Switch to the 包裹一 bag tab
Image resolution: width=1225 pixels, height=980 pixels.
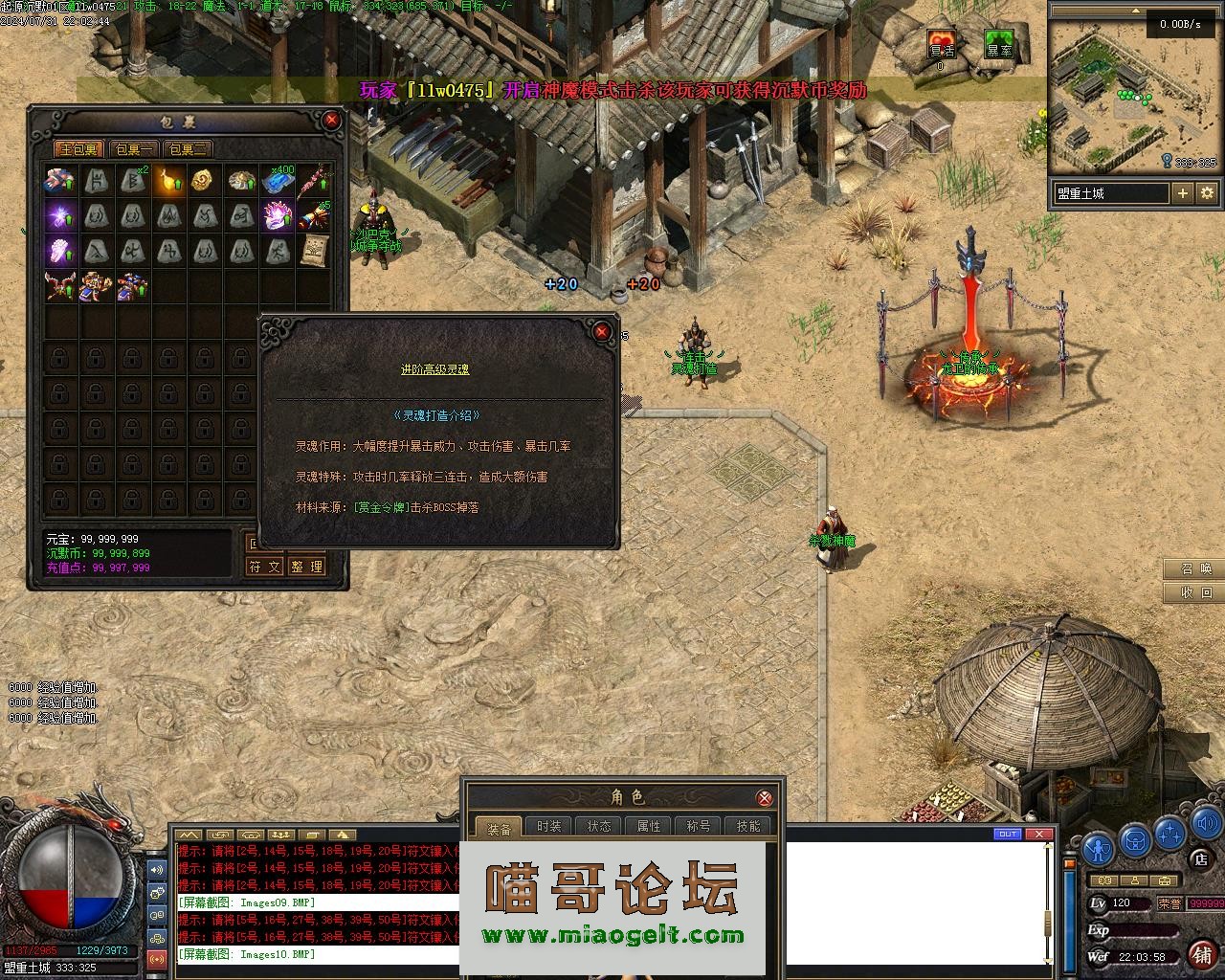click(134, 149)
